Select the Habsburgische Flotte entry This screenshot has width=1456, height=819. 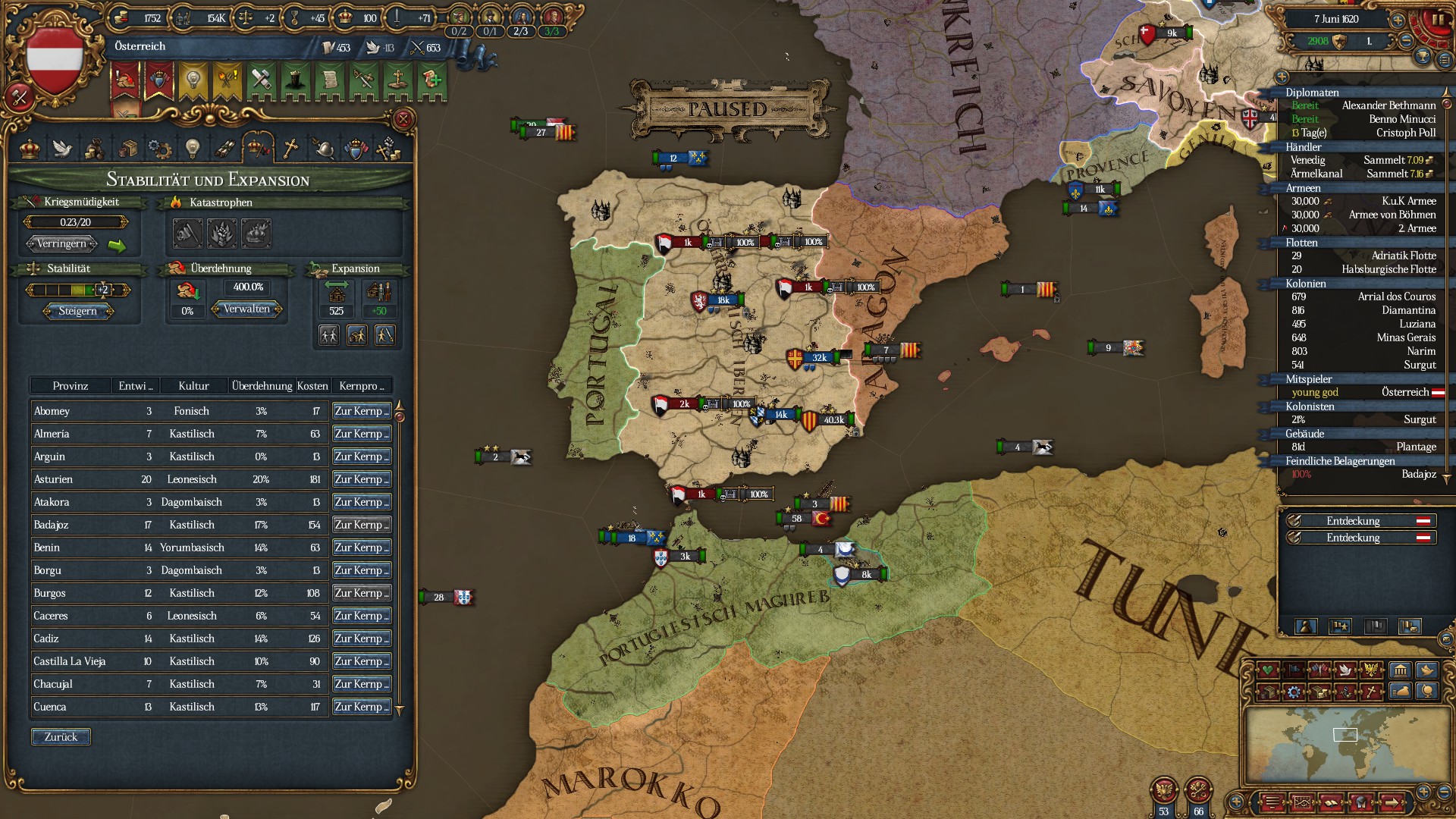1363,269
